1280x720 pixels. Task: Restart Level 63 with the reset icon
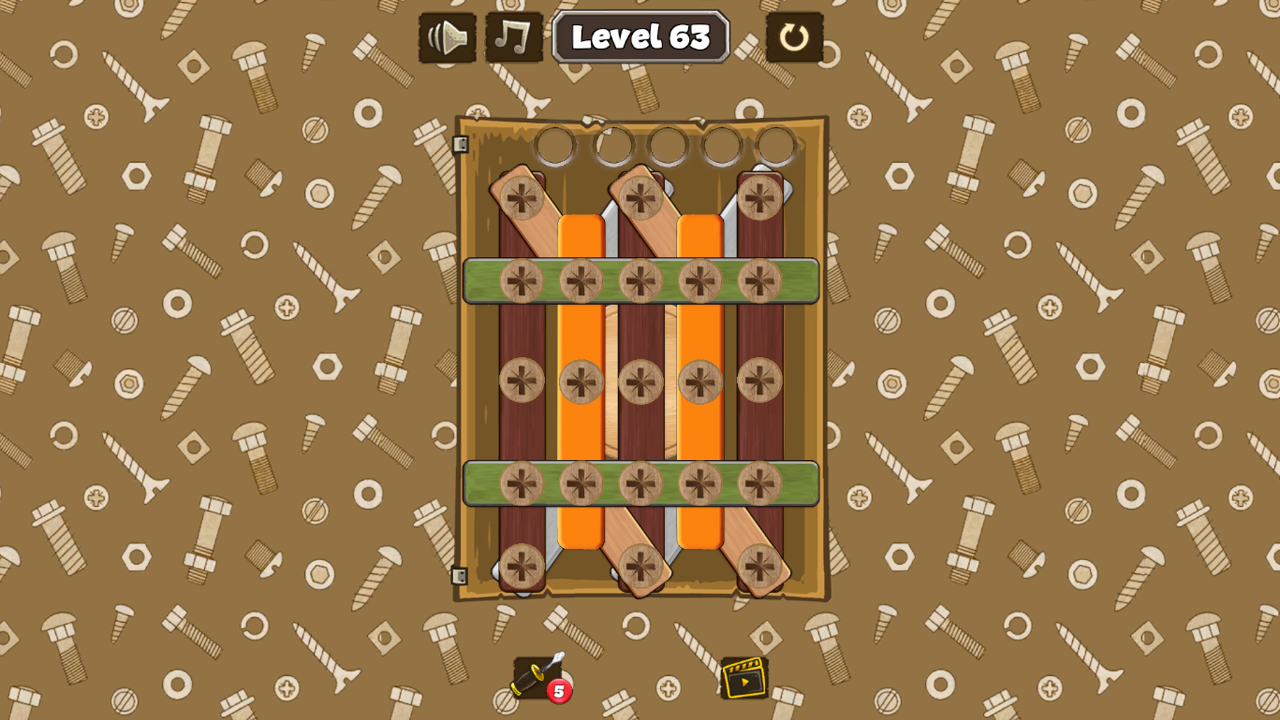tap(797, 39)
